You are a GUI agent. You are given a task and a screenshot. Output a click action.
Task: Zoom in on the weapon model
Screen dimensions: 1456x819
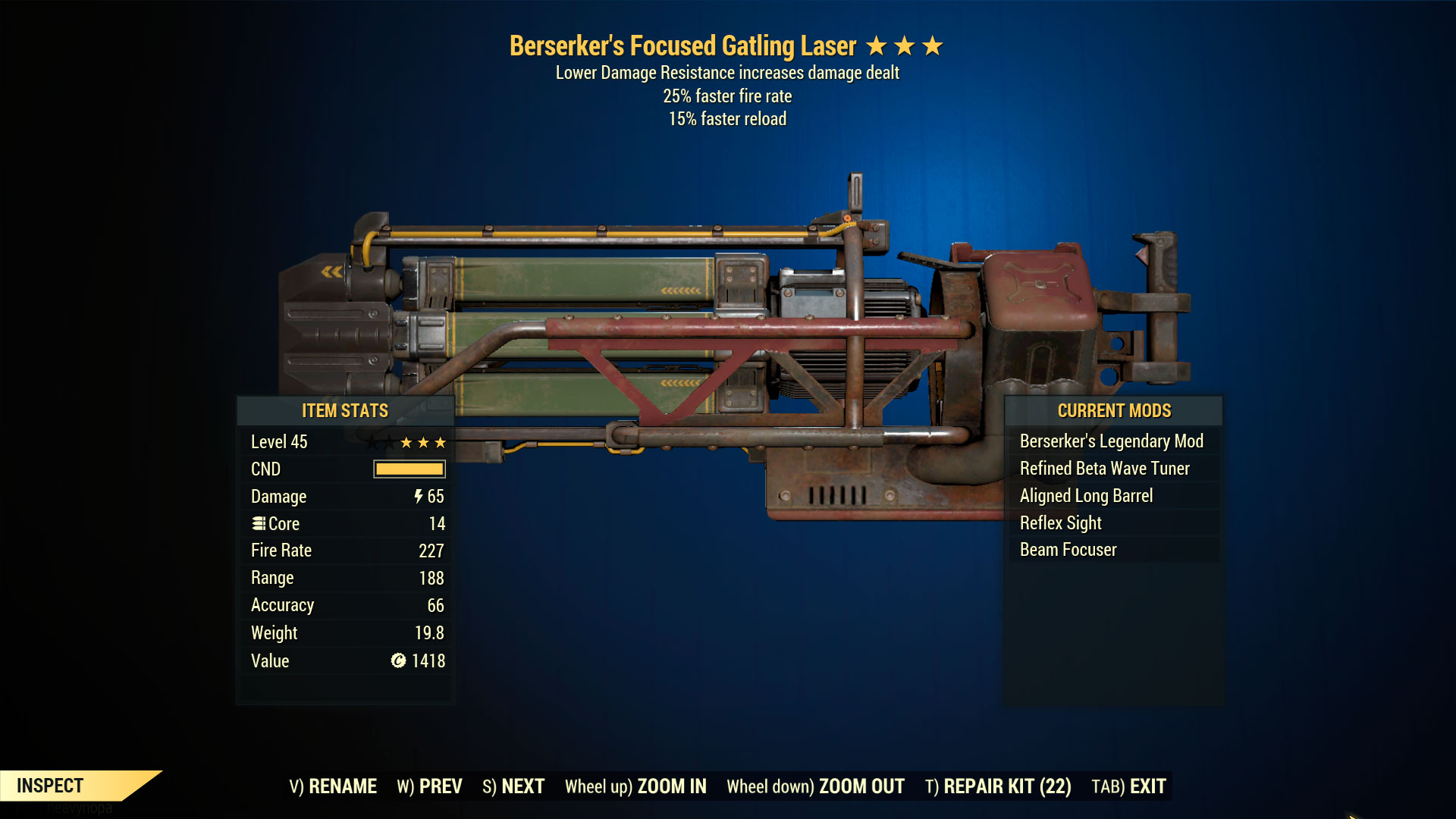click(x=635, y=786)
